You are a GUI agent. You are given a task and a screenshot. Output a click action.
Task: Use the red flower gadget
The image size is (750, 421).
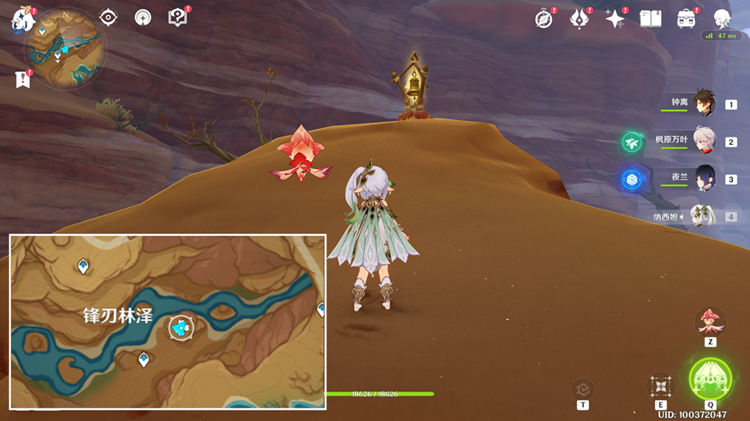[710, 322]
